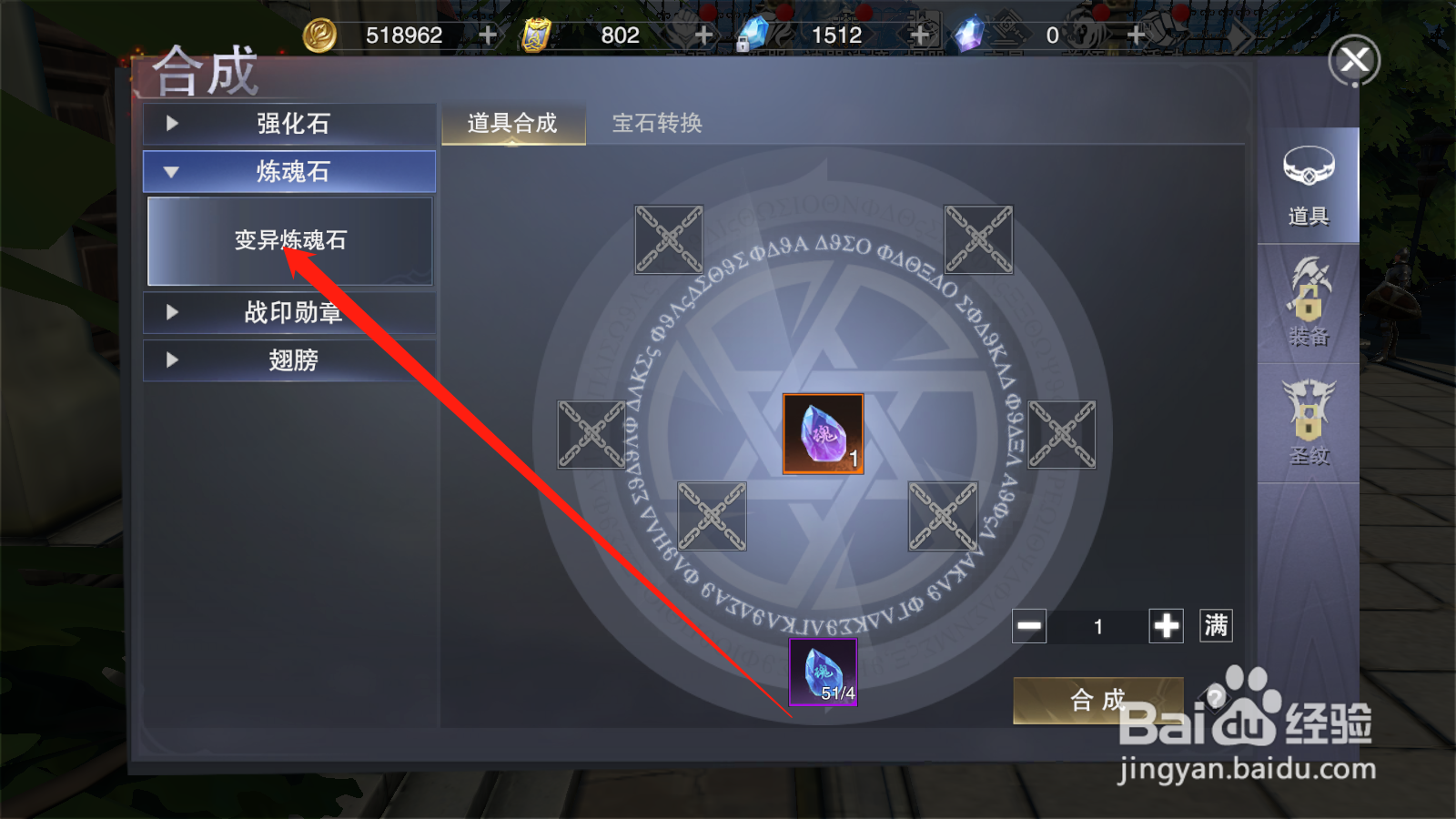Screen dimensions: 1456x819
Task: Select the 圣纹 icon on right sidebar
Action: click(x=1310, y=420)
